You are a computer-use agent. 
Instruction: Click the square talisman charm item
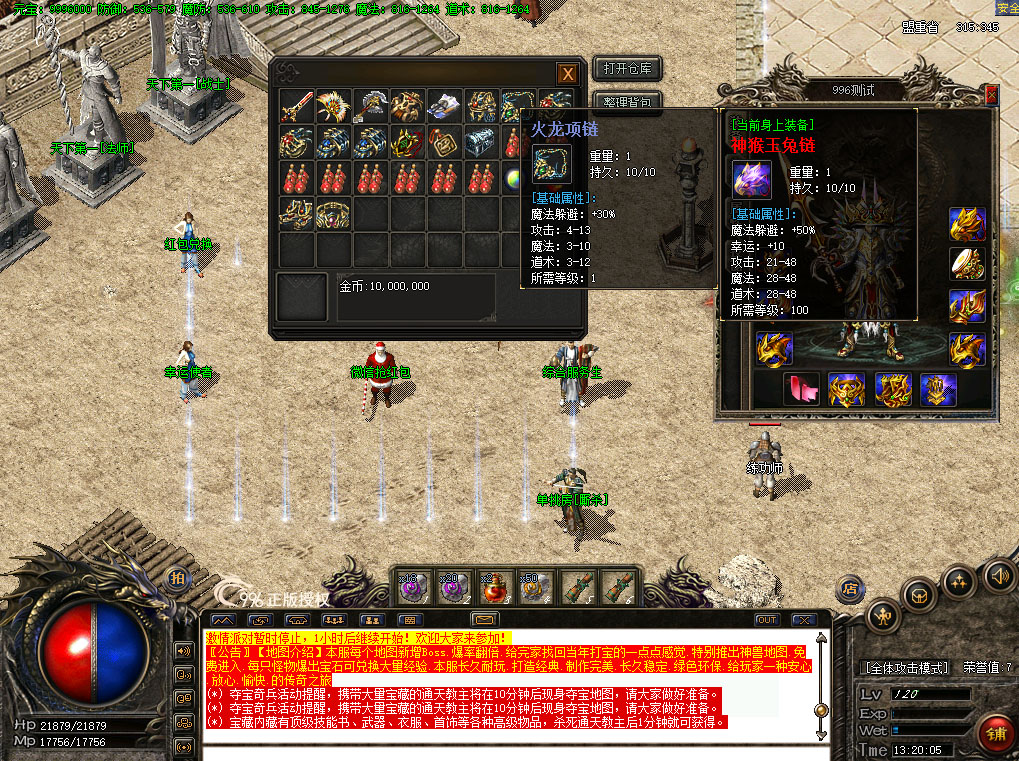[x=444, y=142]
